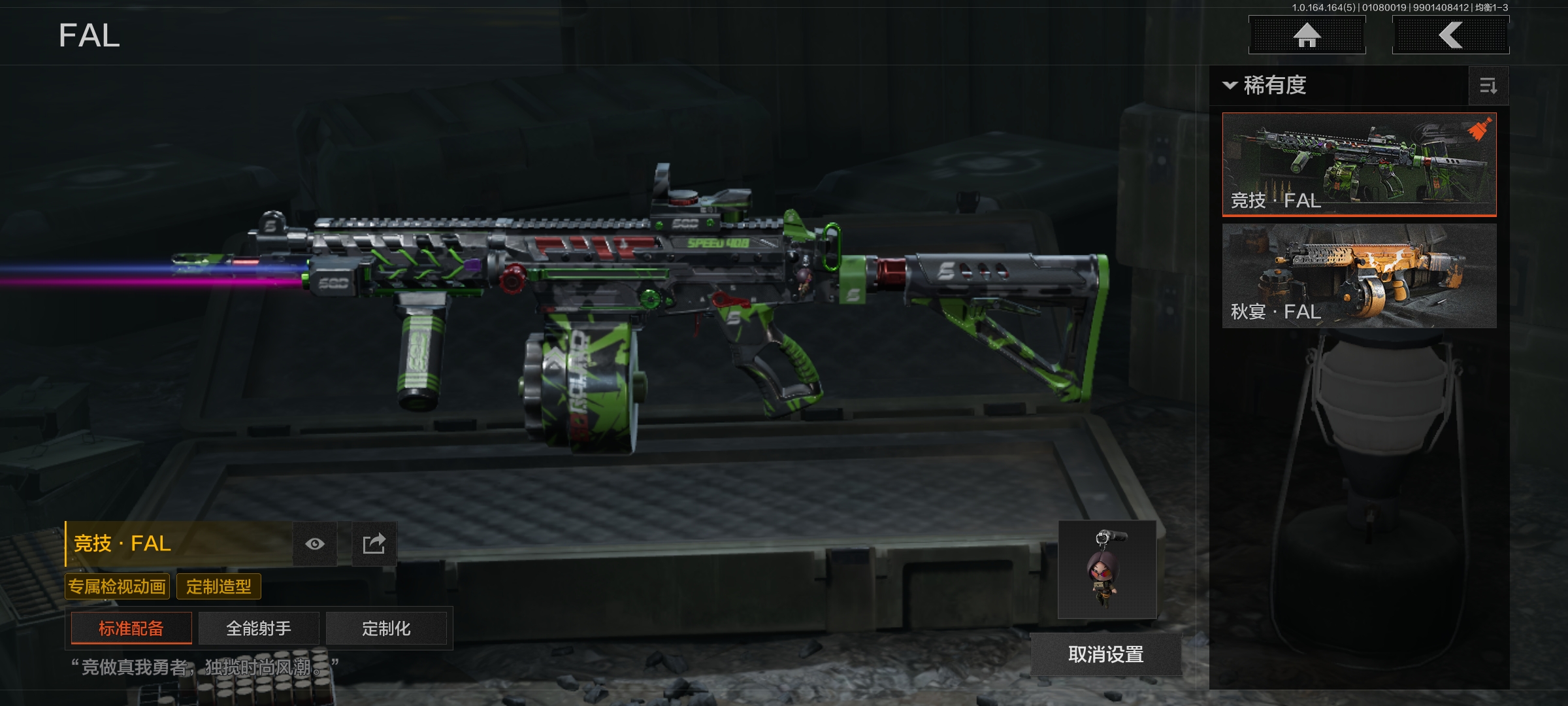Open the weapon charm slot
This screenshot has height=706, width=1568.
[1107, 569]
